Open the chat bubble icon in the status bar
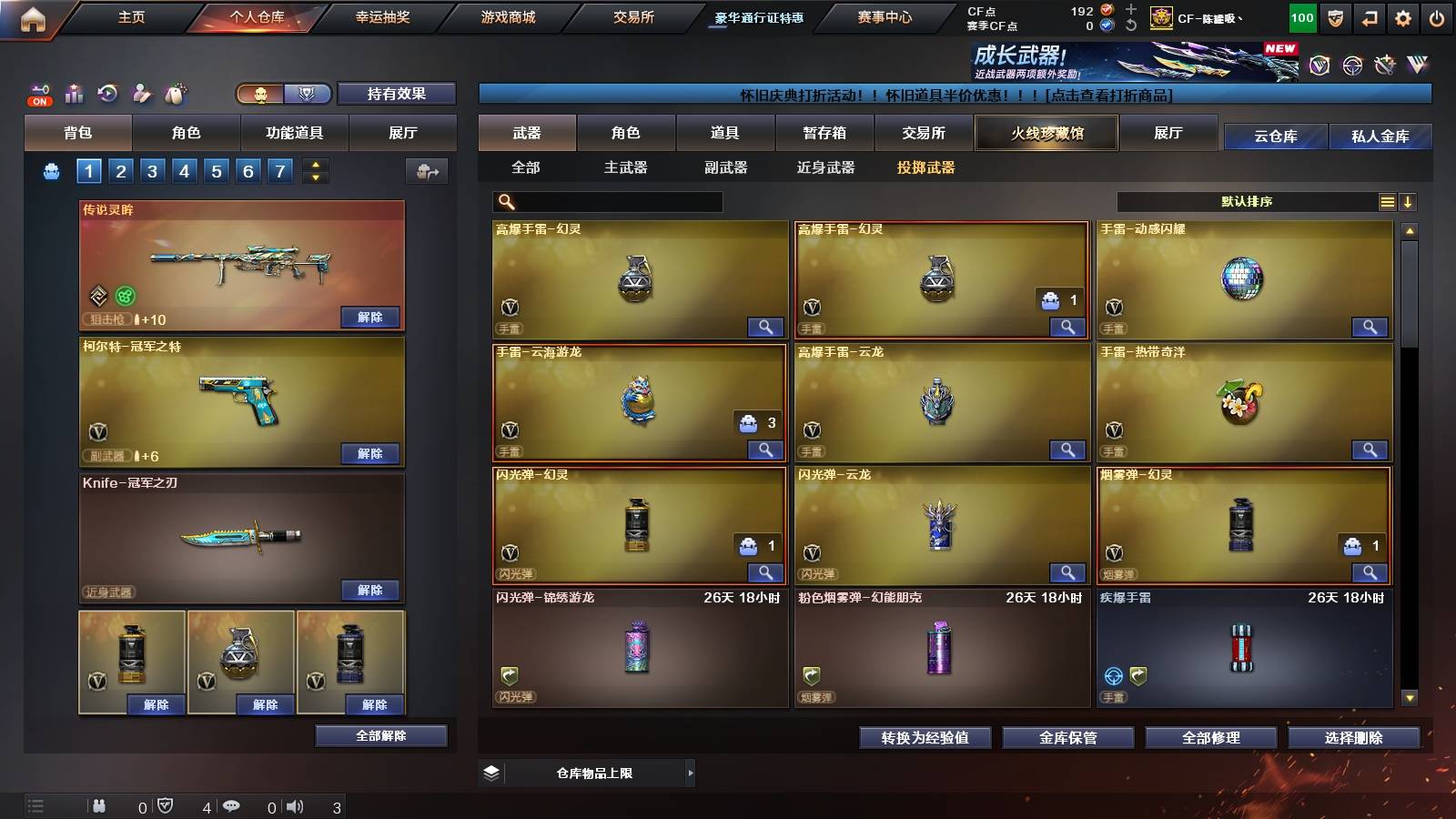The height and width of the screenshot is (819, 1456). [234, 806]
